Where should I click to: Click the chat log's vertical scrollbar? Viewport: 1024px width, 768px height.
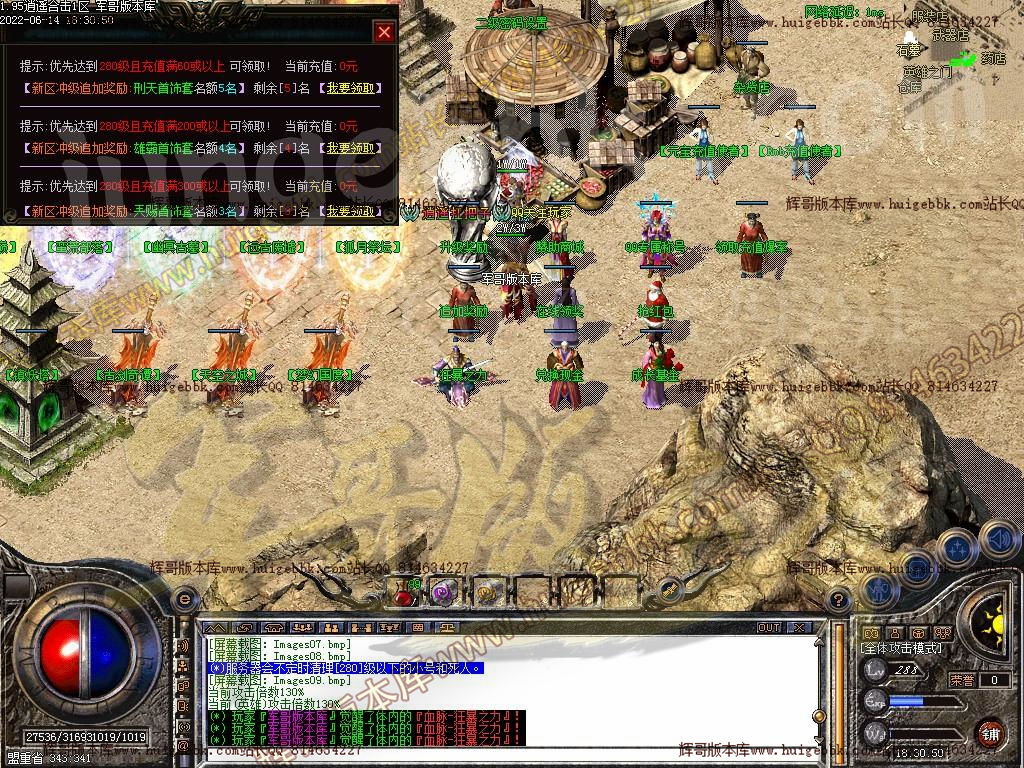click(818, 690)
